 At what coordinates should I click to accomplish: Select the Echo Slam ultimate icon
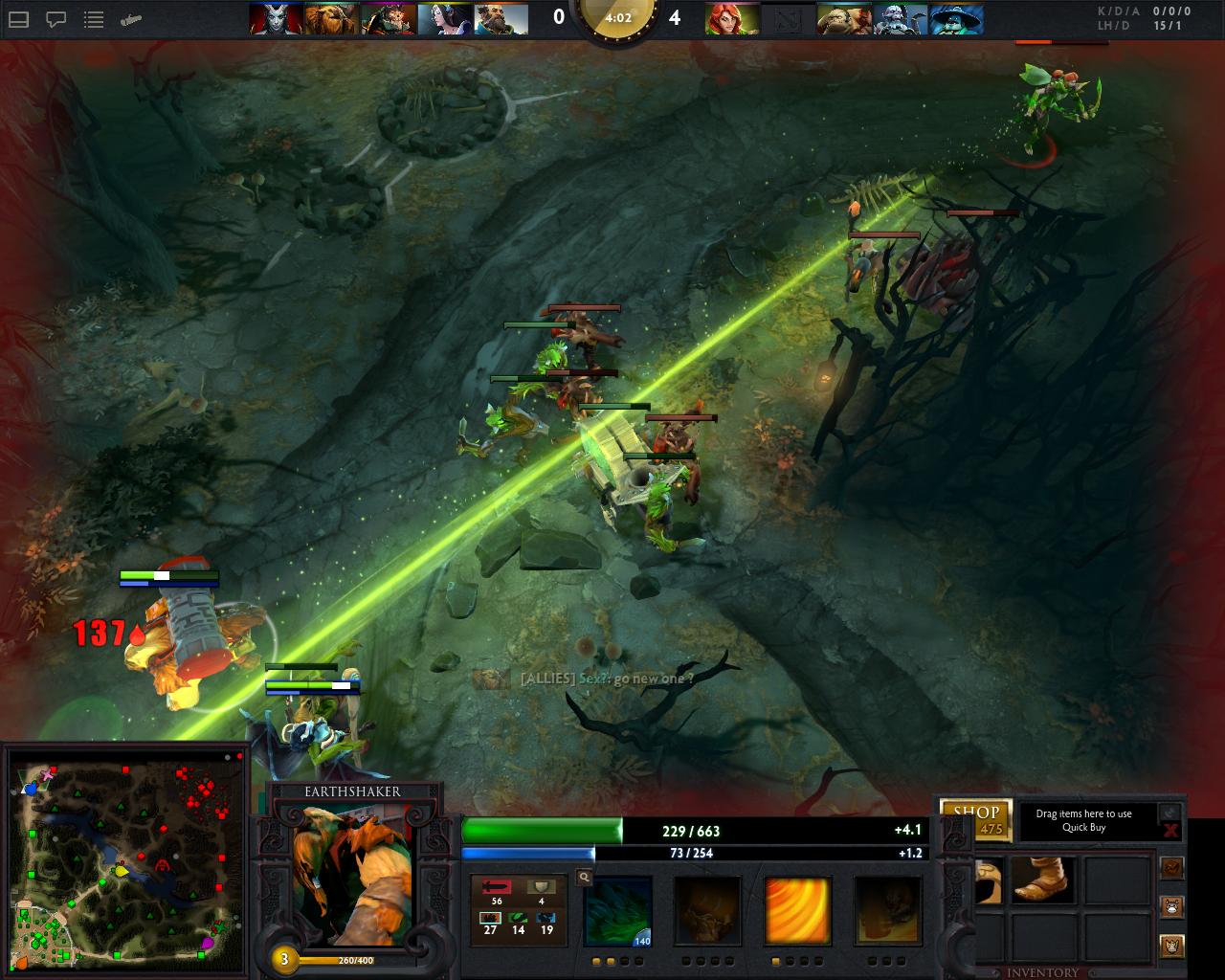pyautogui.click(x=887, y=910)
